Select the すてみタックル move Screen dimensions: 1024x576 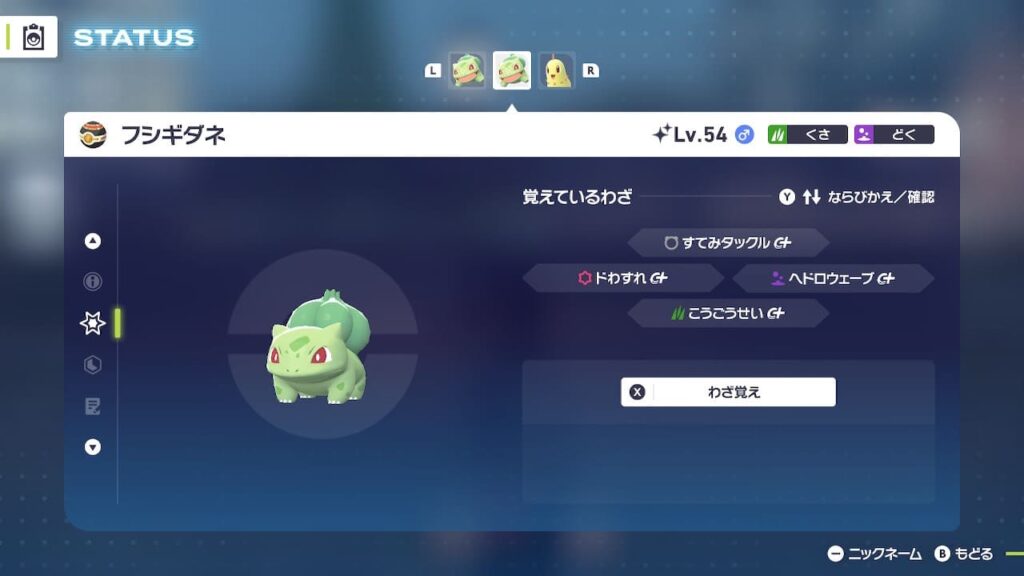728,243
